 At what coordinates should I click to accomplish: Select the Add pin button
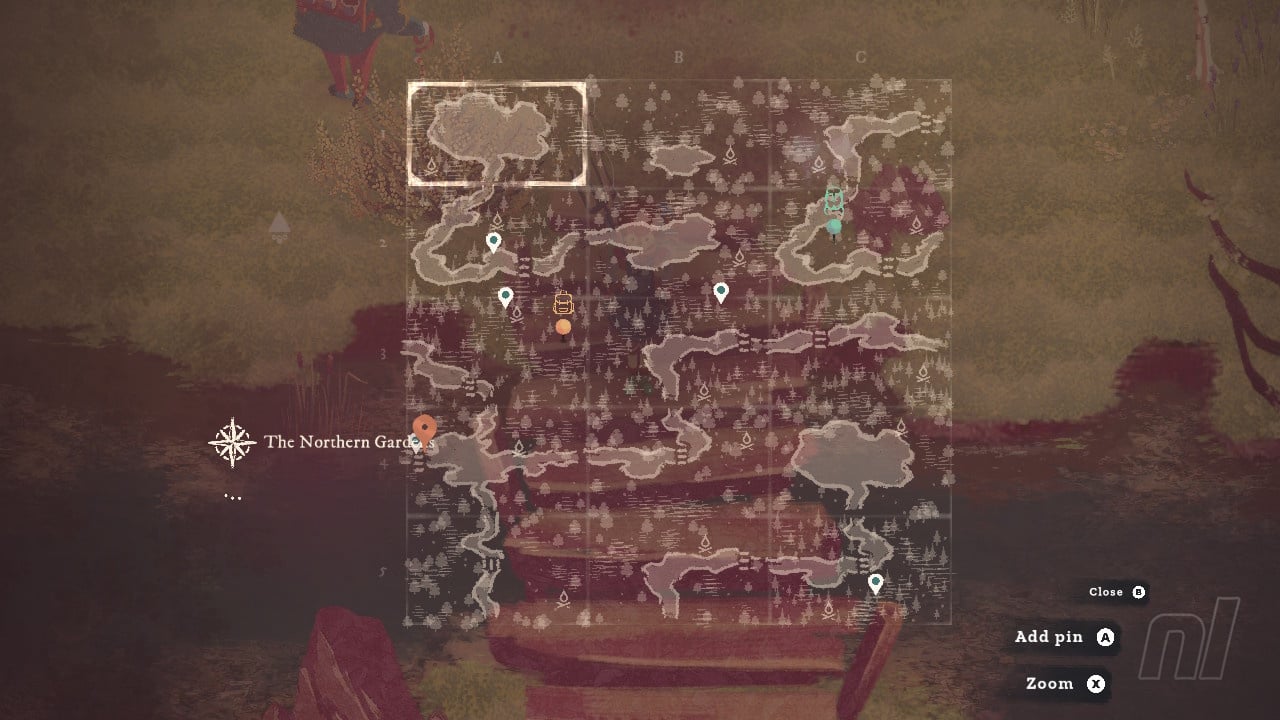point(1063,637)
